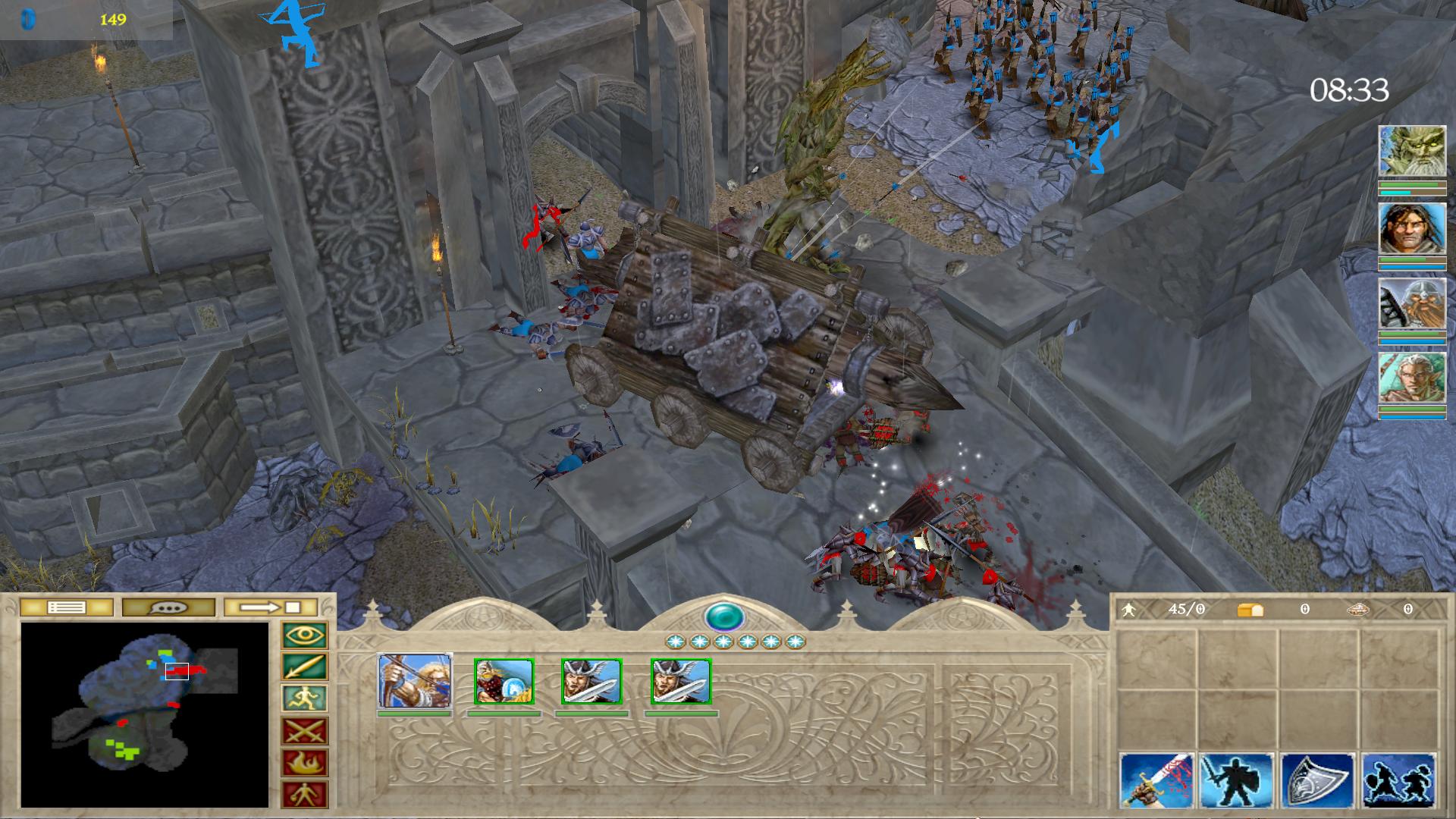Select the blond archer unit portrait
The height and width of the screenshot is (819, 1456).
pyautogui.click(x=415, y=681)
